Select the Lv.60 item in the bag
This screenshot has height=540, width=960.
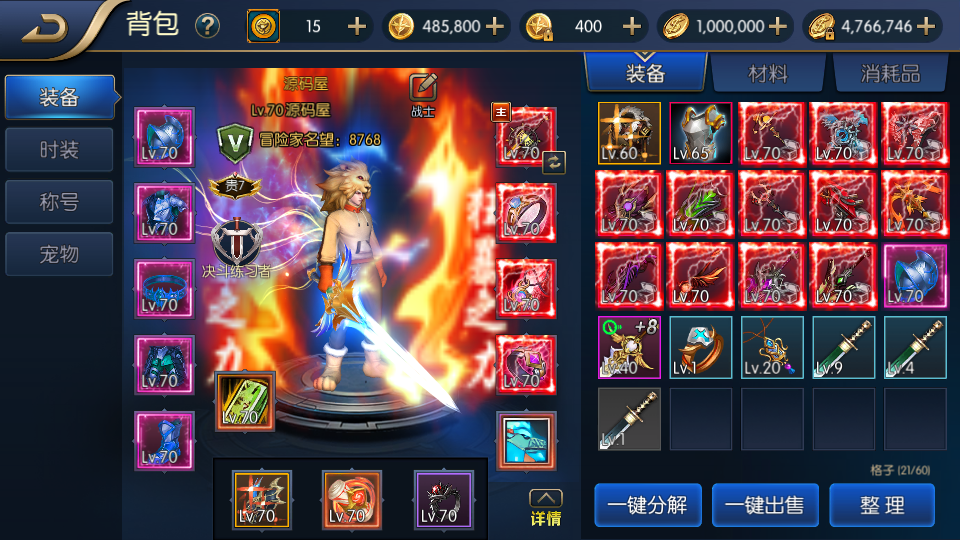(x=629, y=133)
